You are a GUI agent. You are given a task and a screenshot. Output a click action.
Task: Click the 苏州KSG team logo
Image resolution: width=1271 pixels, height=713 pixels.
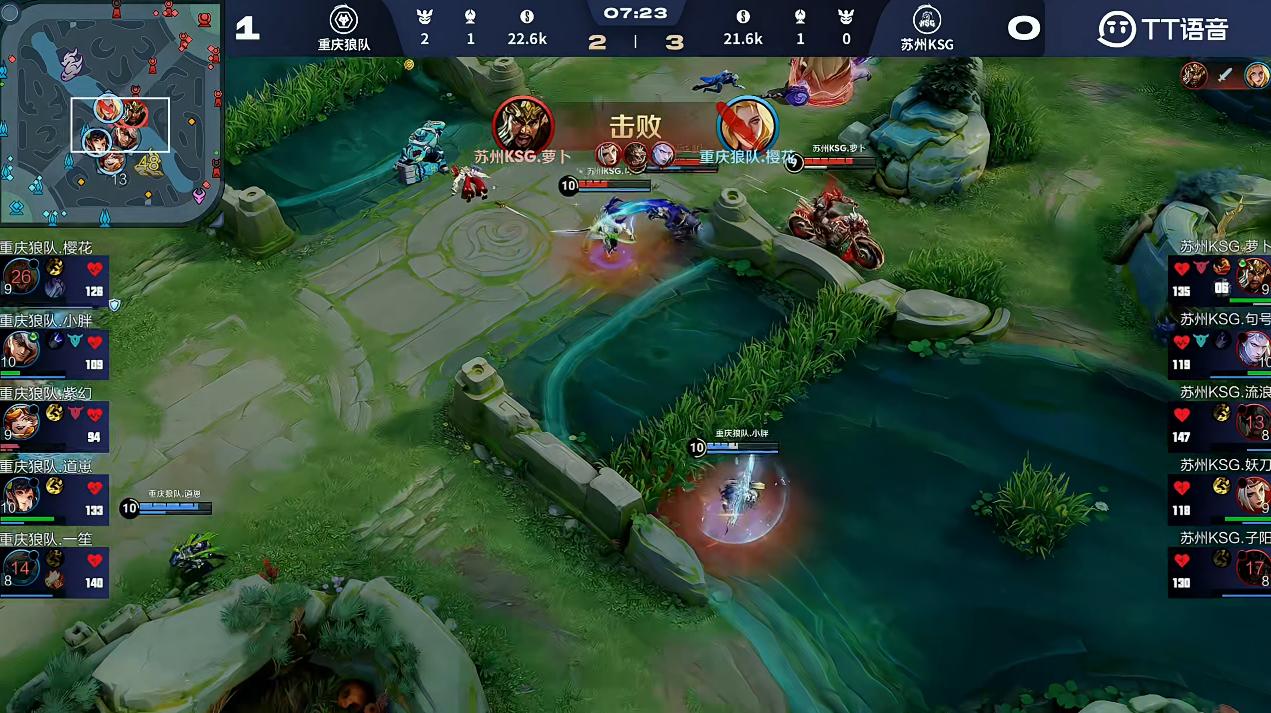927,20
